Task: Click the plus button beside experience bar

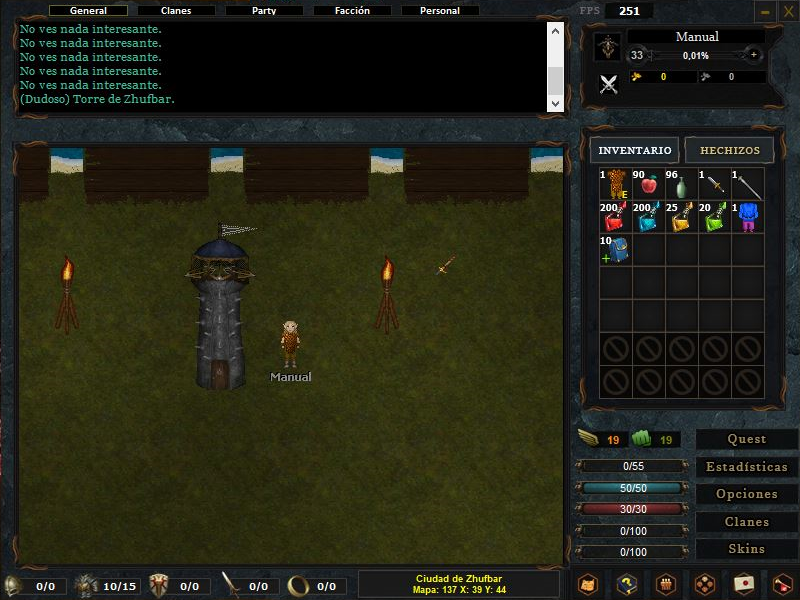Action: pyautogui.click(x=754, y=55)
